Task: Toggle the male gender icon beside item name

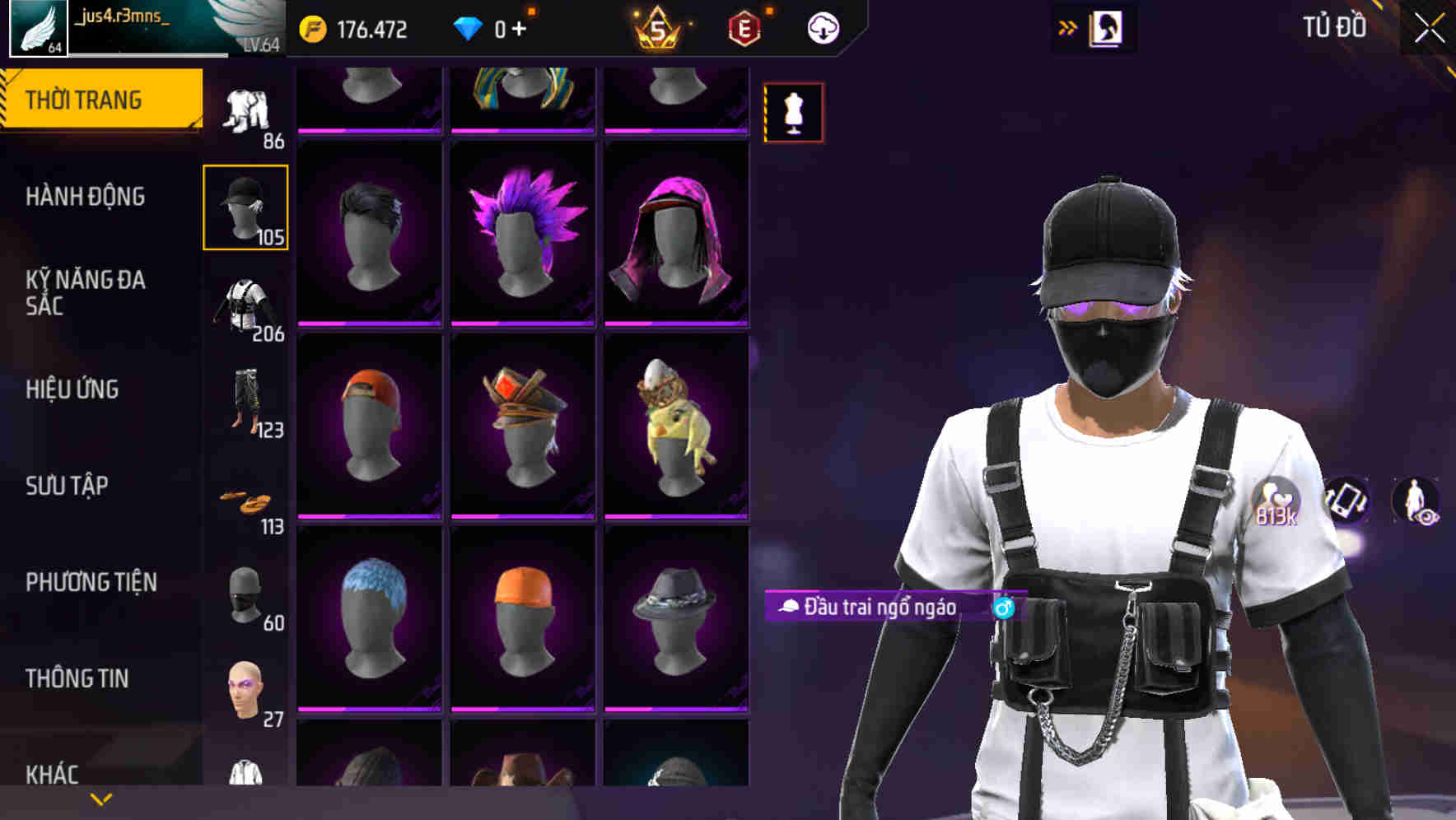Action: (x=1004, y=608)
